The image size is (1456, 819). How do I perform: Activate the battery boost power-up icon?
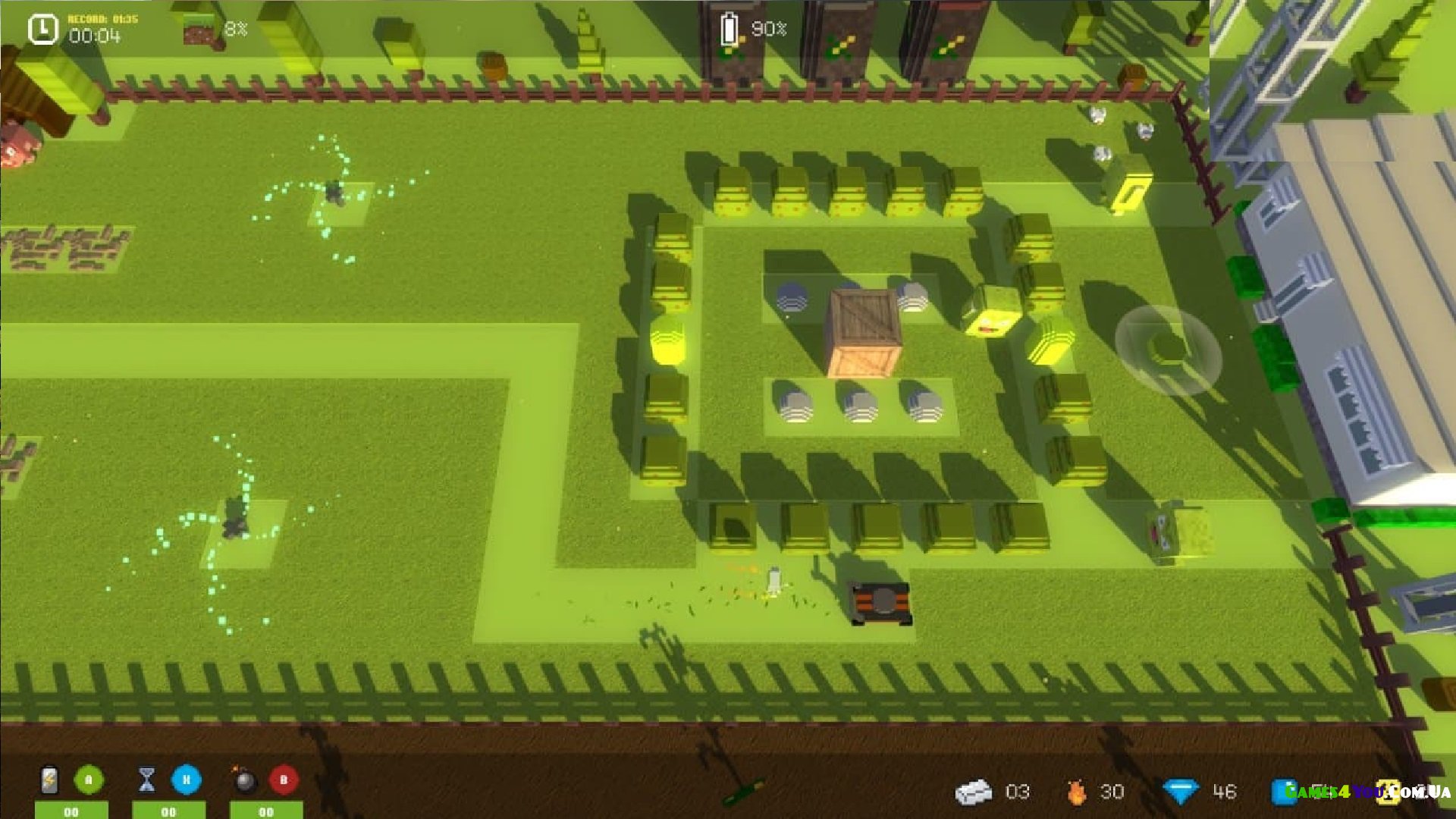point(49,780)
